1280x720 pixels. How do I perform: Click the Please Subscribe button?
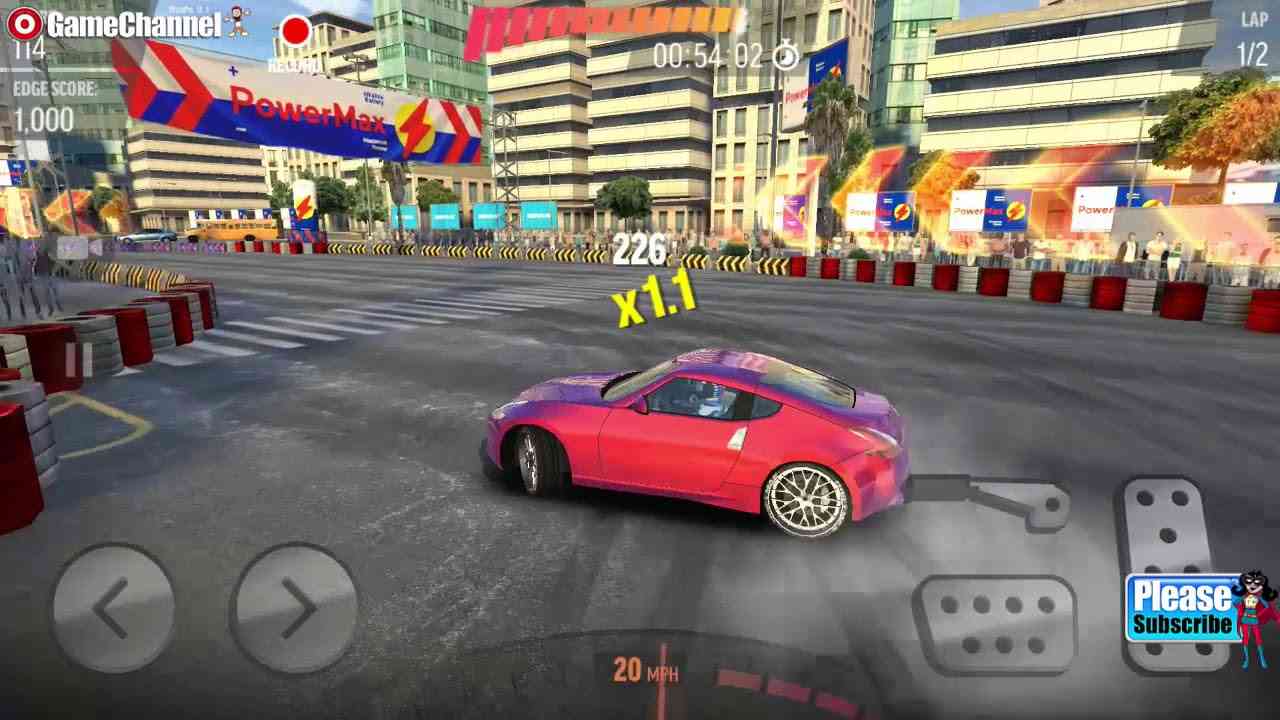click(1181, 610)
